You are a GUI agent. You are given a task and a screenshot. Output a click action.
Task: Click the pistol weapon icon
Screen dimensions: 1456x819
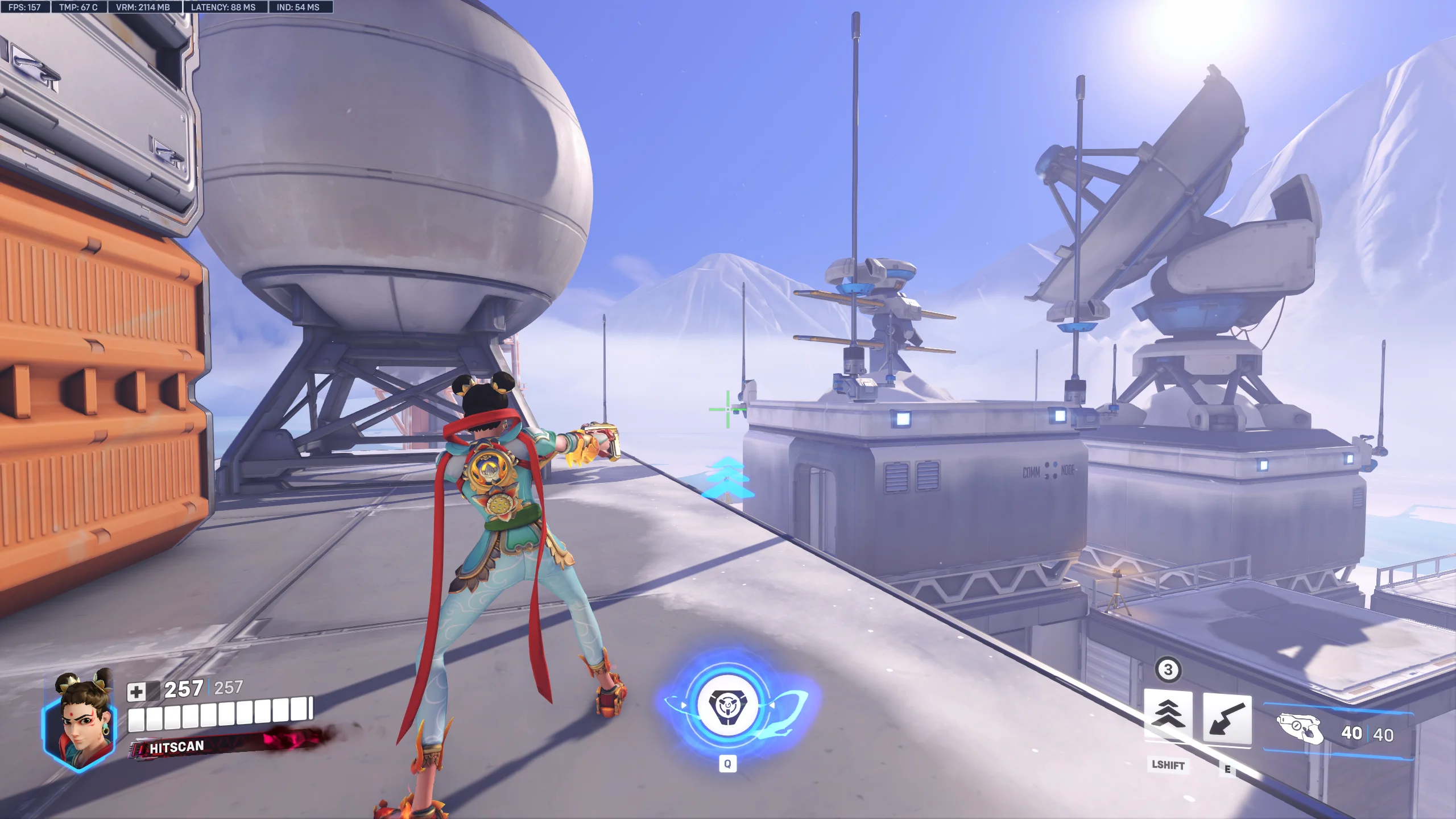(1300, 729)
